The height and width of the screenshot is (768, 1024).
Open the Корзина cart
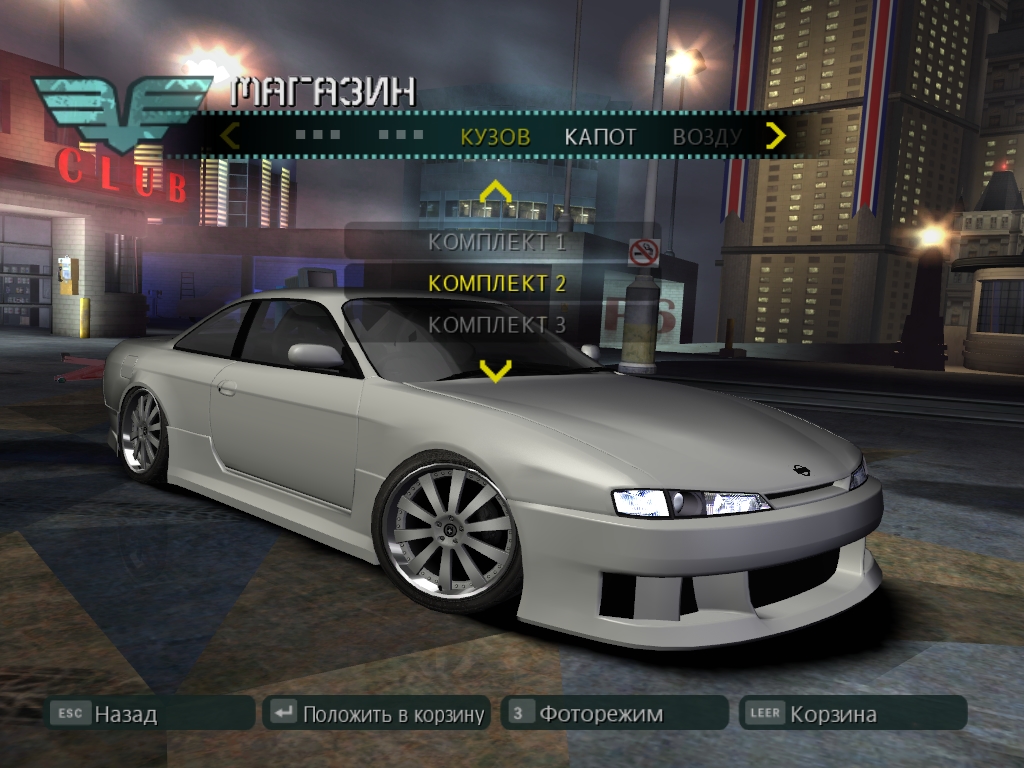tap(852, 713)
